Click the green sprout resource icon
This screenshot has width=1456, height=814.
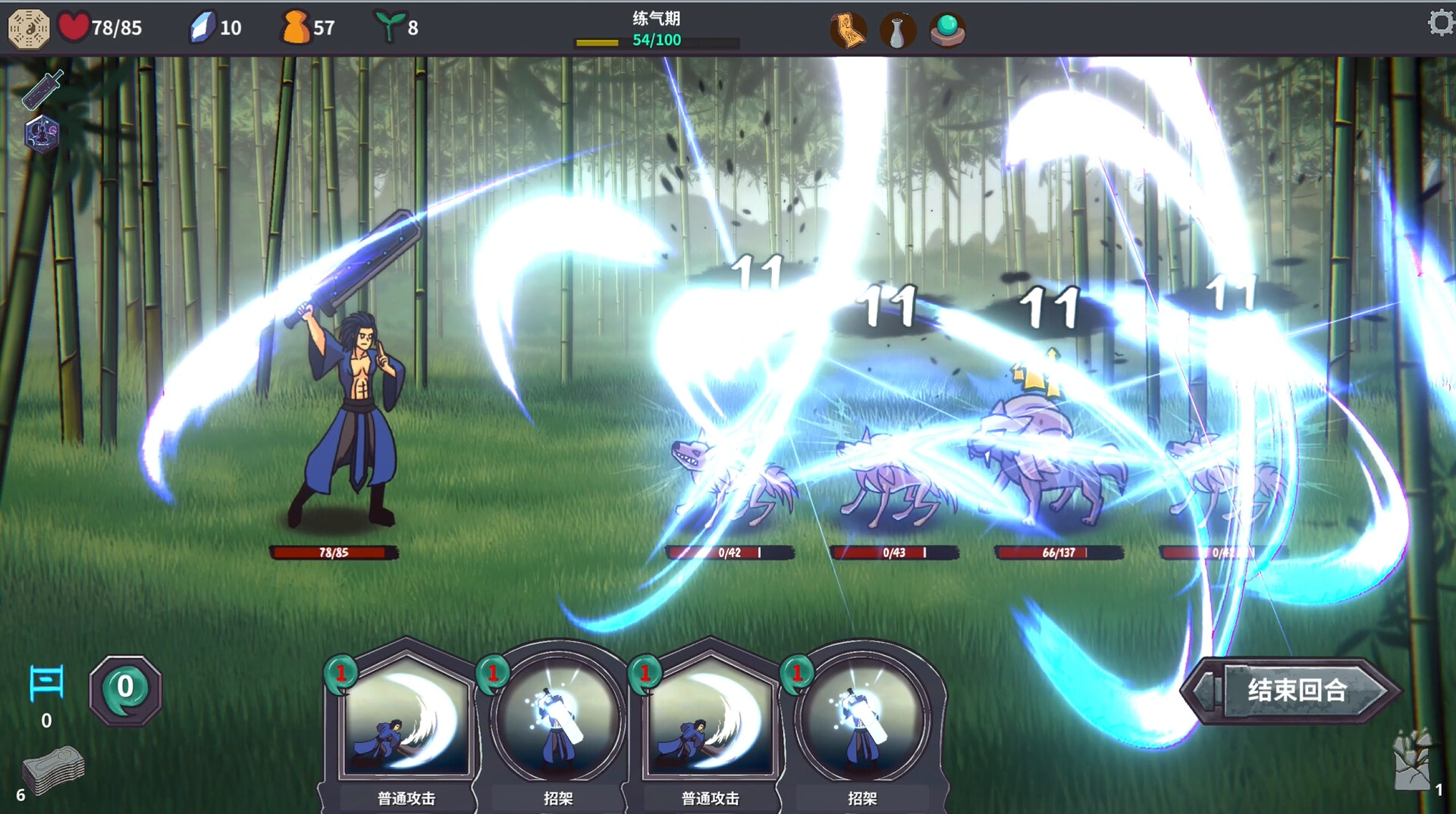388,27
